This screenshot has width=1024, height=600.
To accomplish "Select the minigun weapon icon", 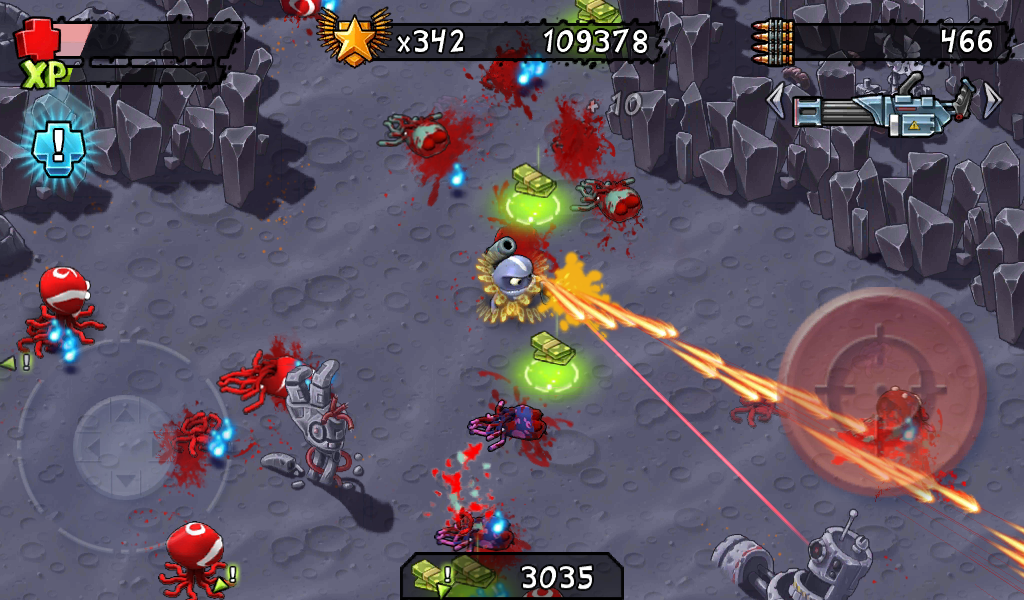I will [883, 108].
